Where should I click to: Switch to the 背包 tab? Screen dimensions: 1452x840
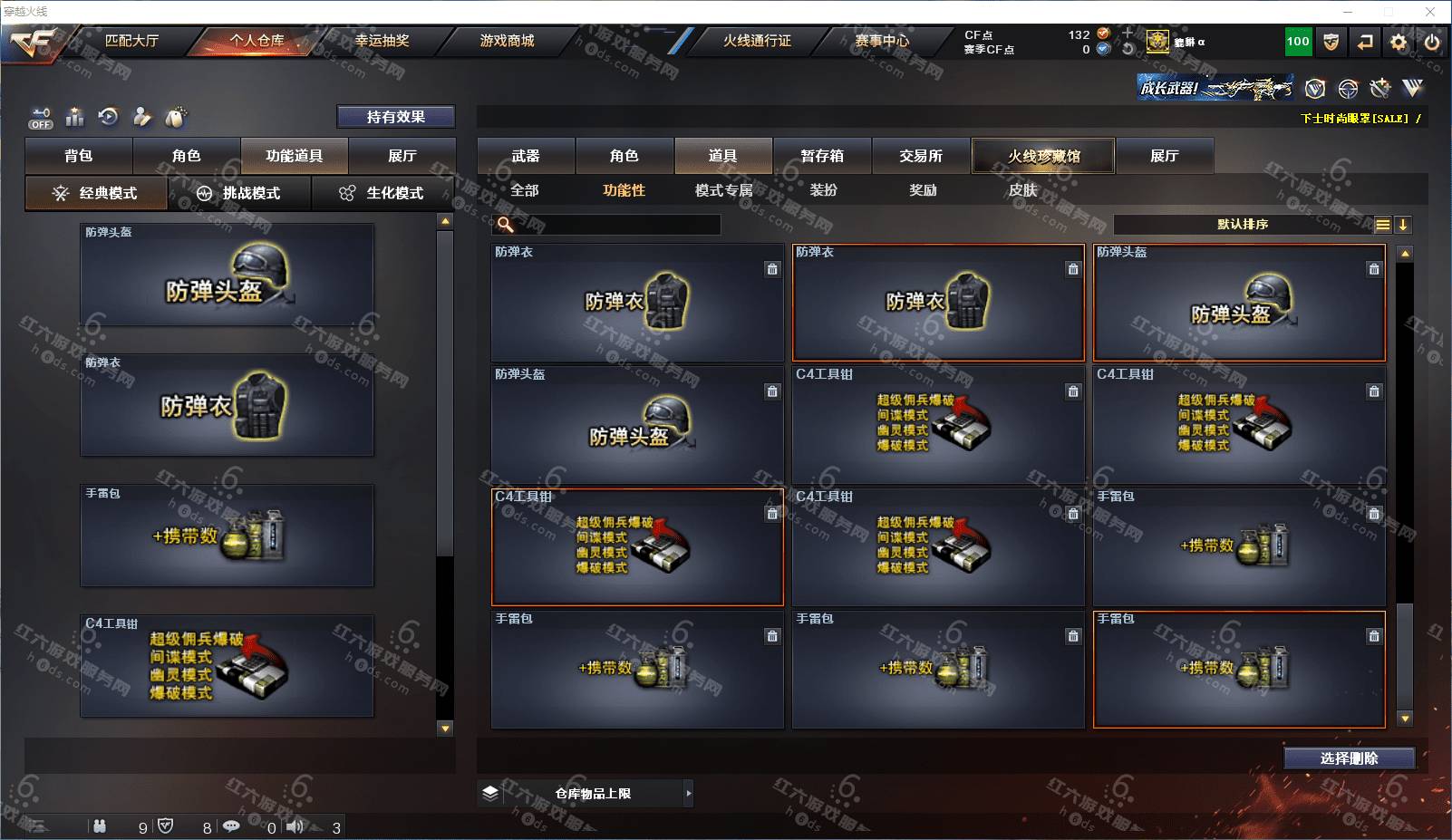coord(79,156)
